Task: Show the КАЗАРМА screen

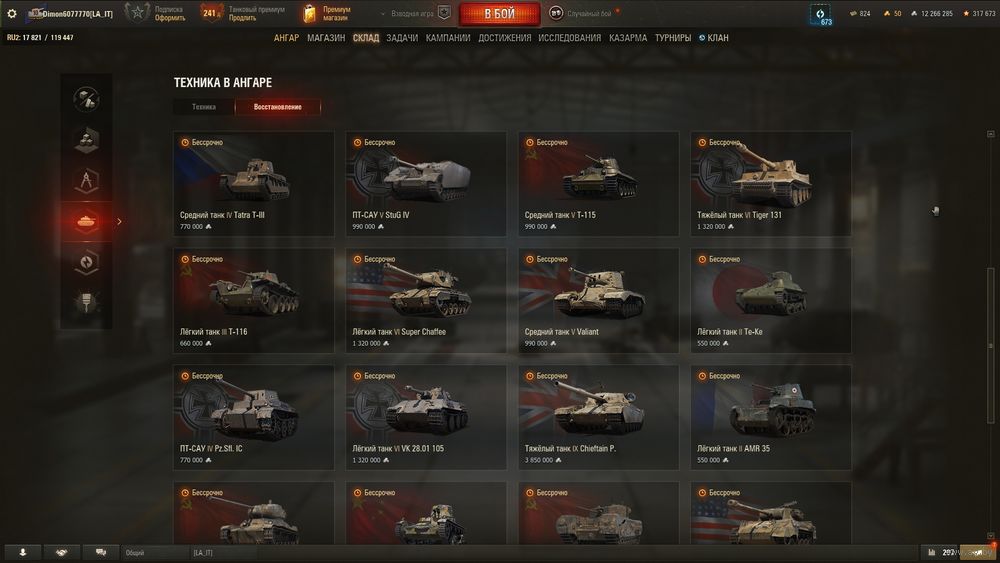Action: point(628,38)
